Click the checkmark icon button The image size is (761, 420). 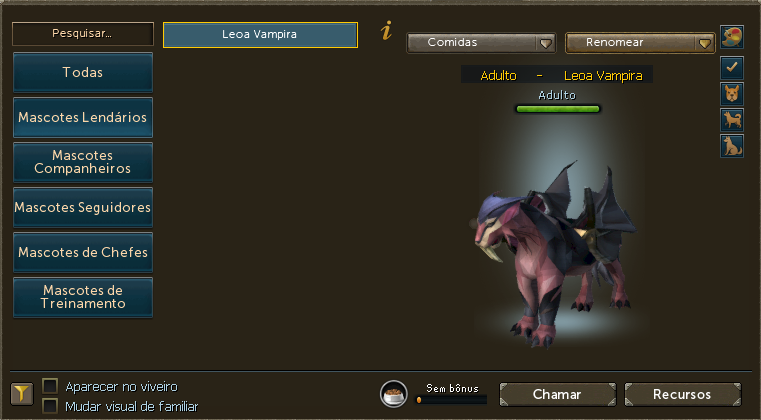tap(731, 68)
